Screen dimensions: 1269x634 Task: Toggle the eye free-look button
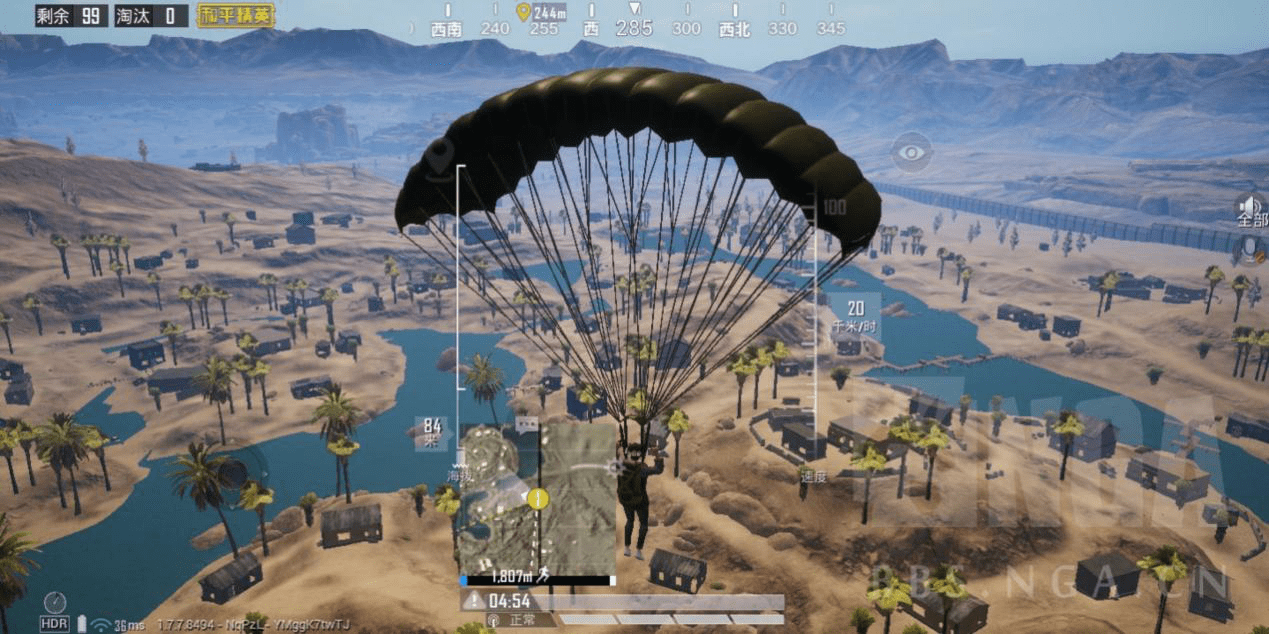pos(911,152)
